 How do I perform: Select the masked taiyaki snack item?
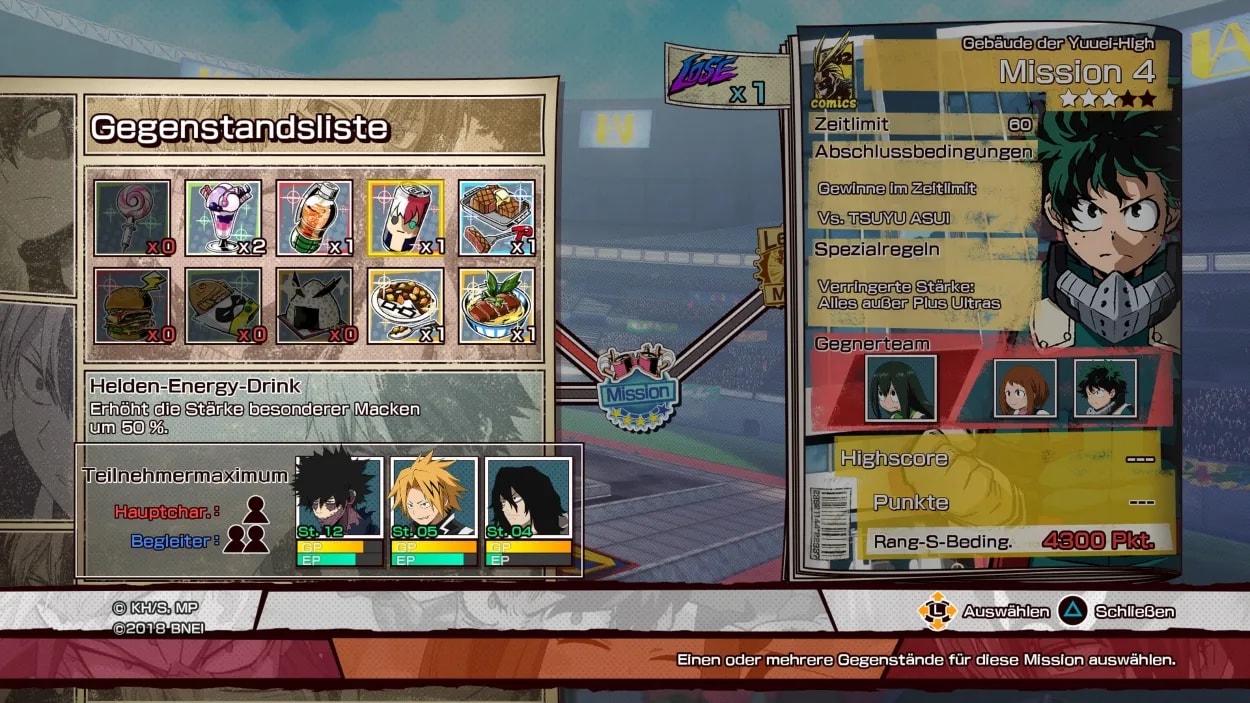(223, 306)
